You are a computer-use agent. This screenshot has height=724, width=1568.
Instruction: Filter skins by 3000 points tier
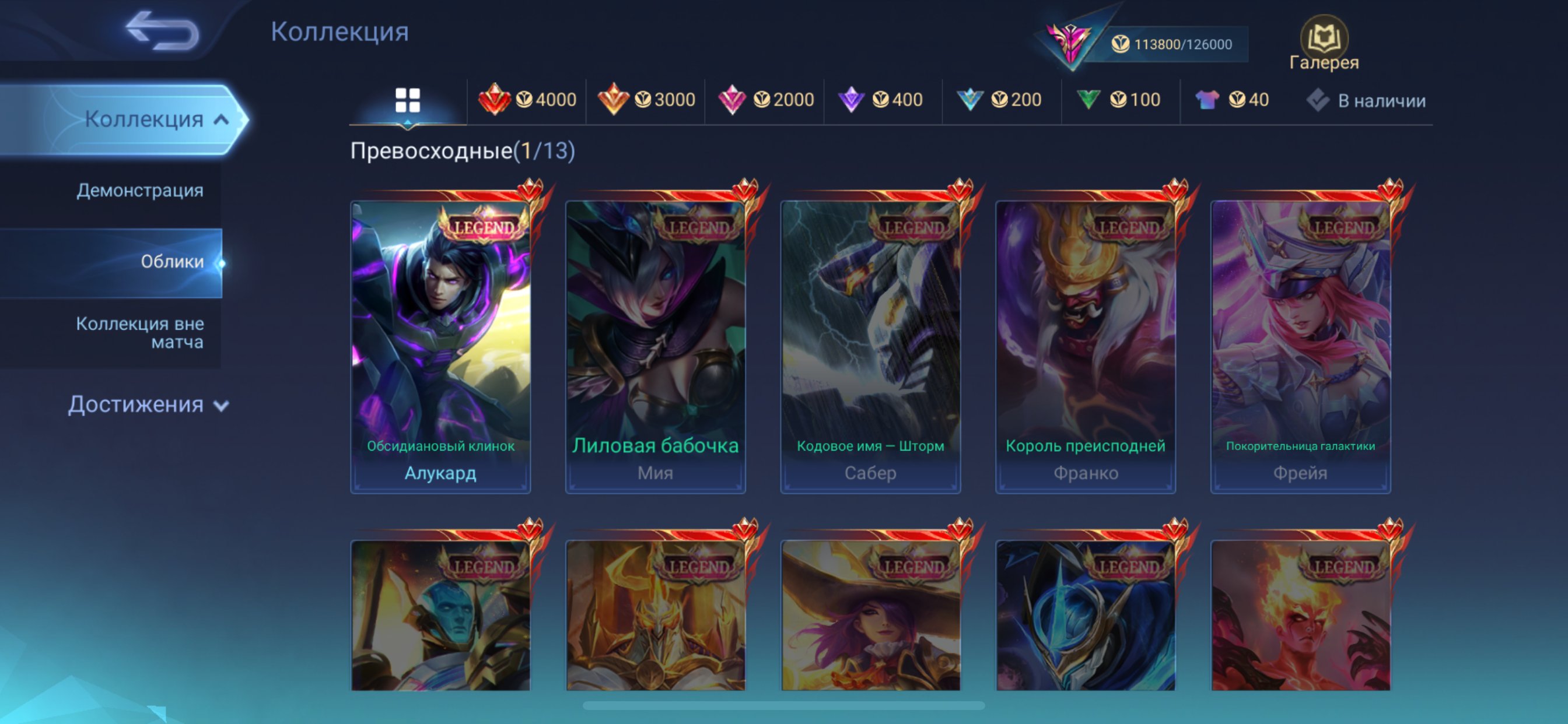[646, 100]
